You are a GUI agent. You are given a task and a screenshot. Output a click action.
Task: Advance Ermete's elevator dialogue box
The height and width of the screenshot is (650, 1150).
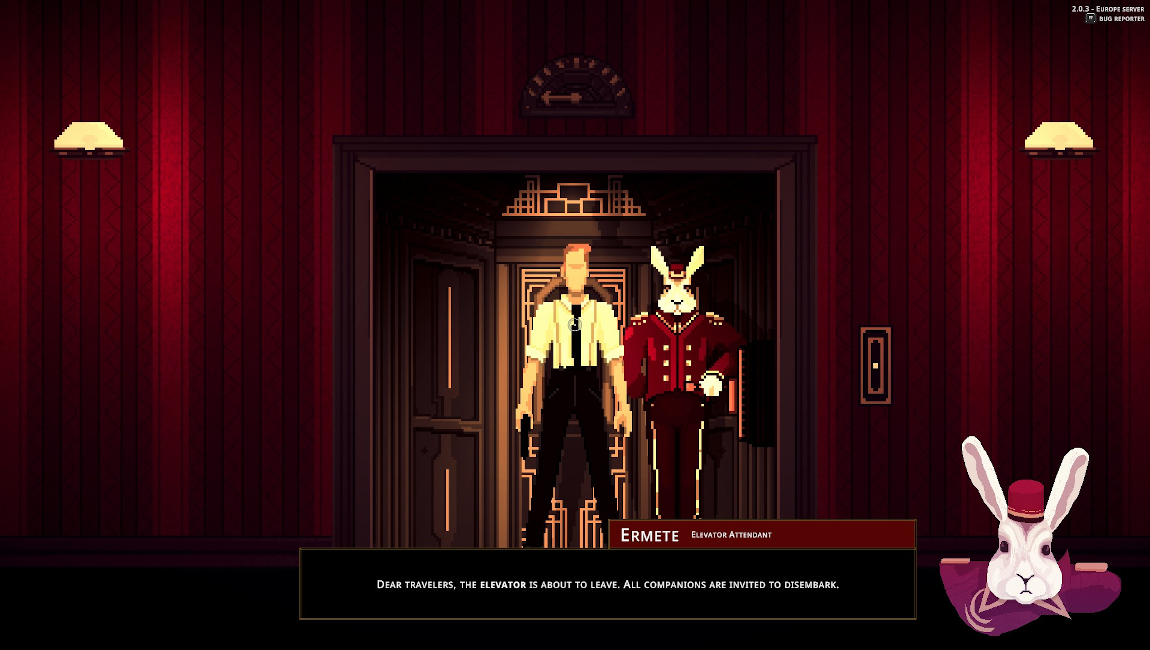click(607, 584)
